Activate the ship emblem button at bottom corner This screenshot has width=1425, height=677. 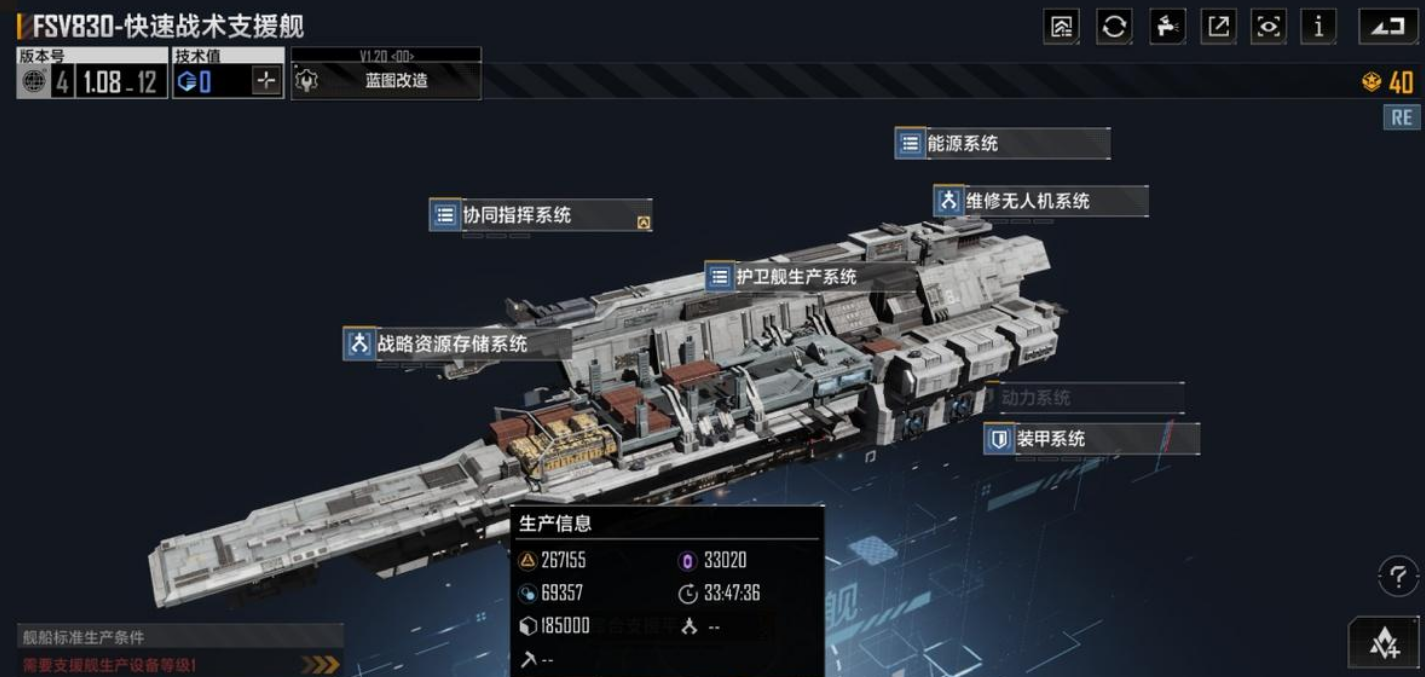(x=1384, y=644)
